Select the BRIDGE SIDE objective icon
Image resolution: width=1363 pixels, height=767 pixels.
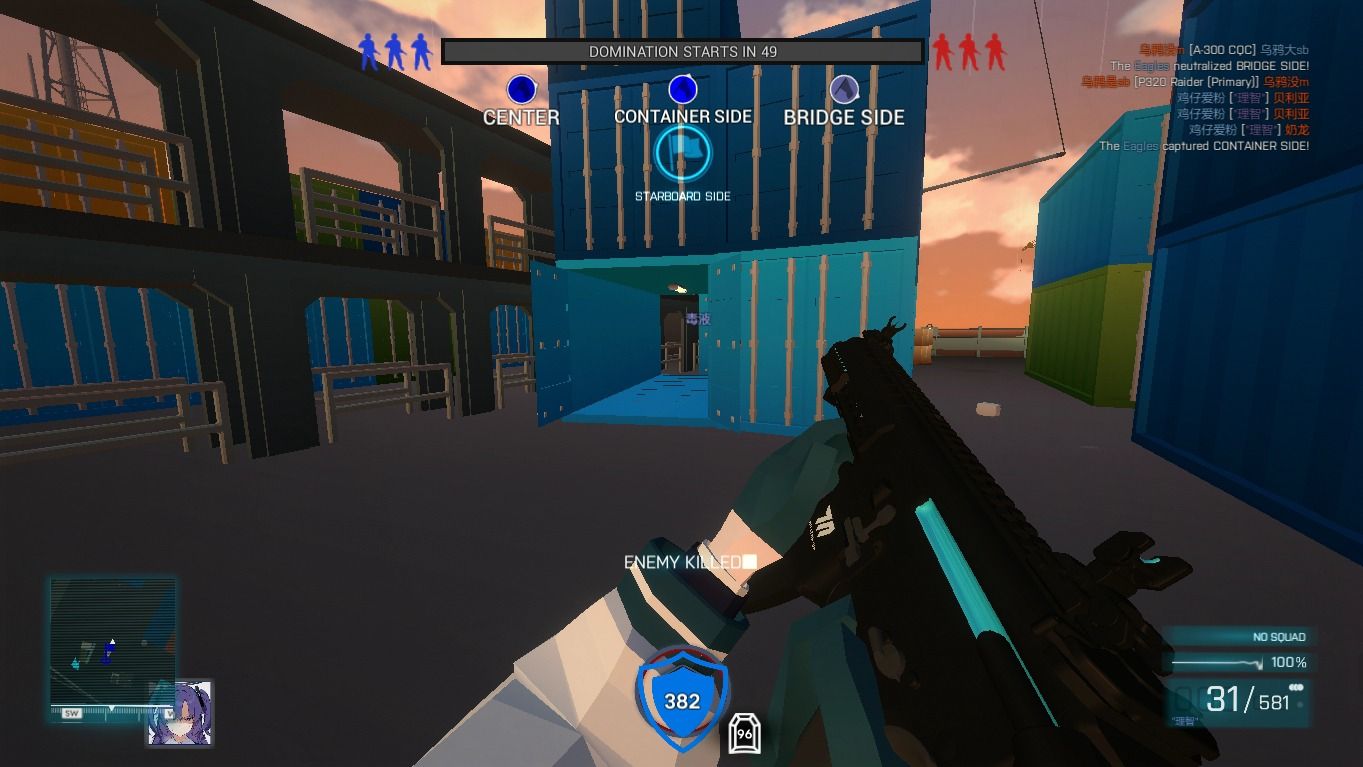click(x=844, y=90)
